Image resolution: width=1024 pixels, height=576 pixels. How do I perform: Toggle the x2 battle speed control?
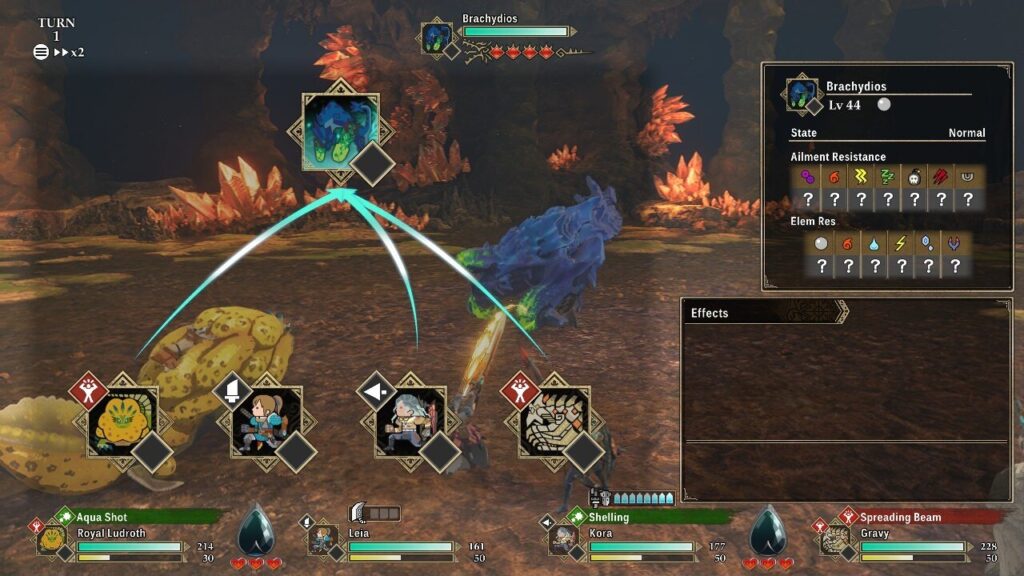(x=68, y=52)
